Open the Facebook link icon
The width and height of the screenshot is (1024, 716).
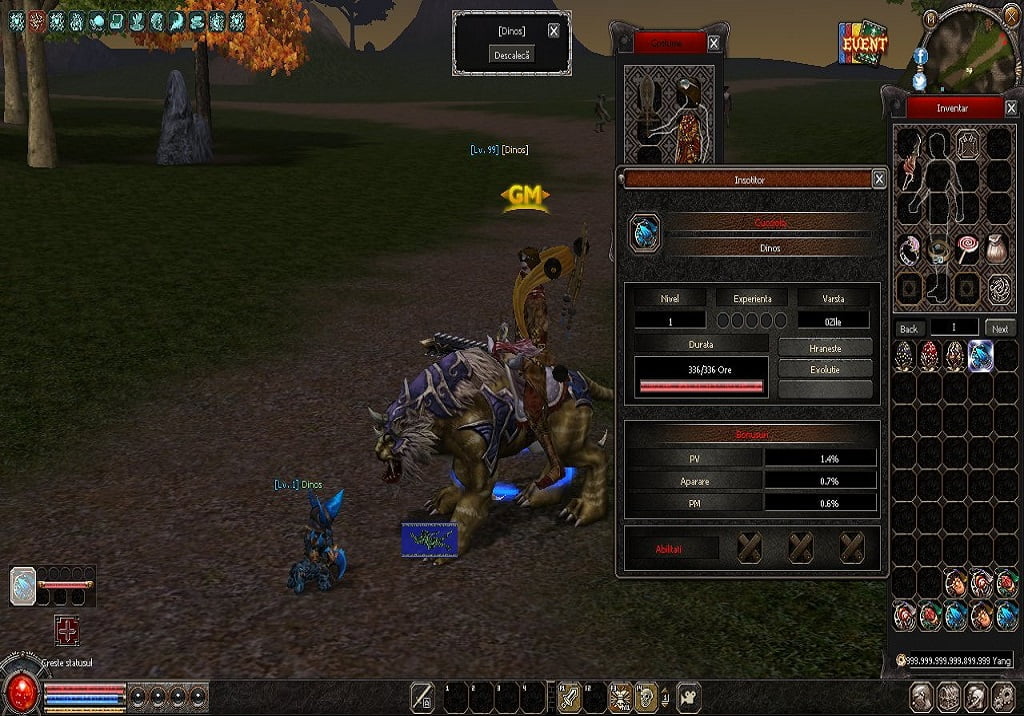point(920,57)
